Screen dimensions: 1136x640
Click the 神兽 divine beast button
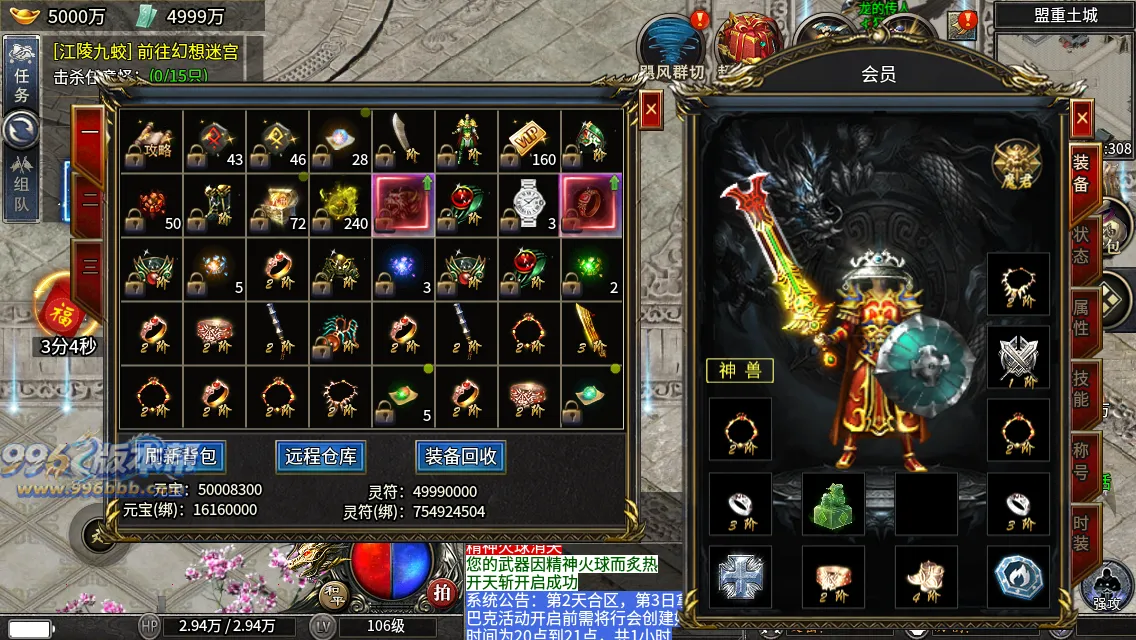coord(740,371)
